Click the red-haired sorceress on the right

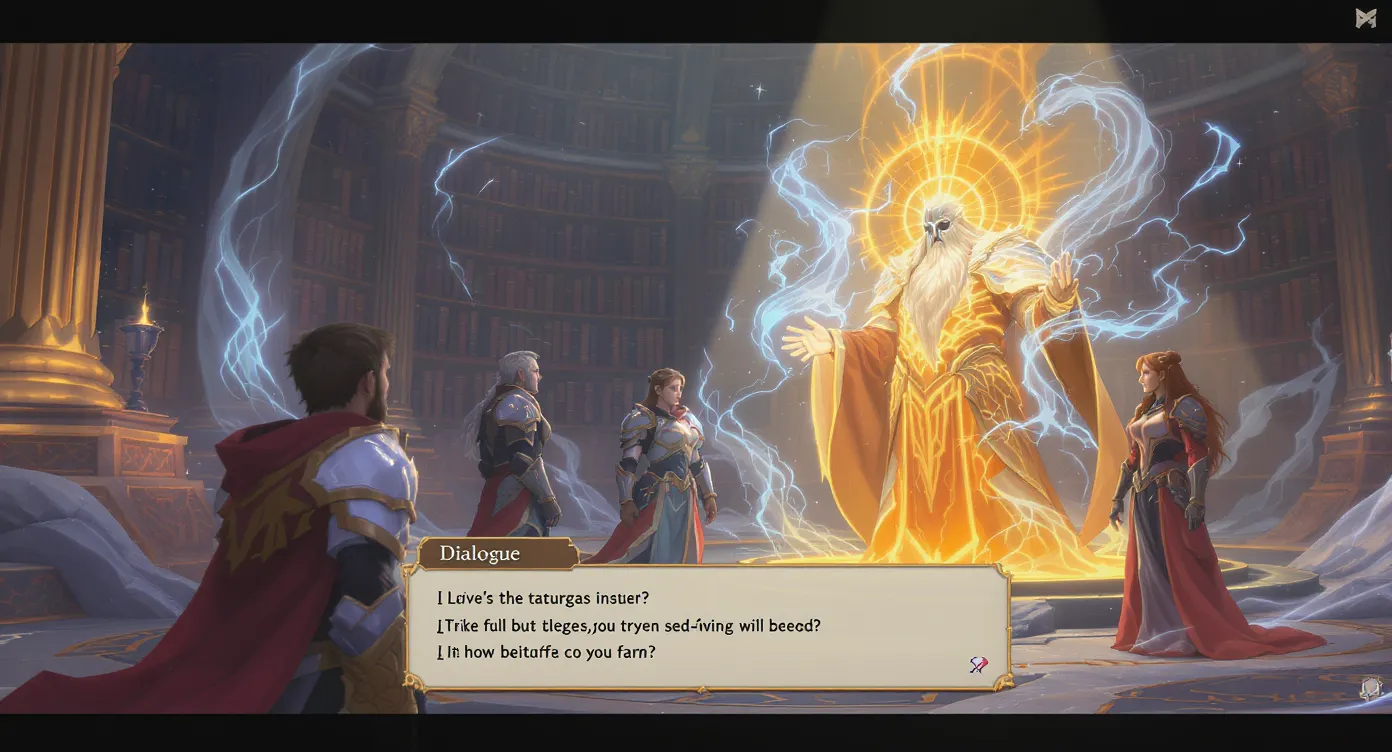point(1160,470)
